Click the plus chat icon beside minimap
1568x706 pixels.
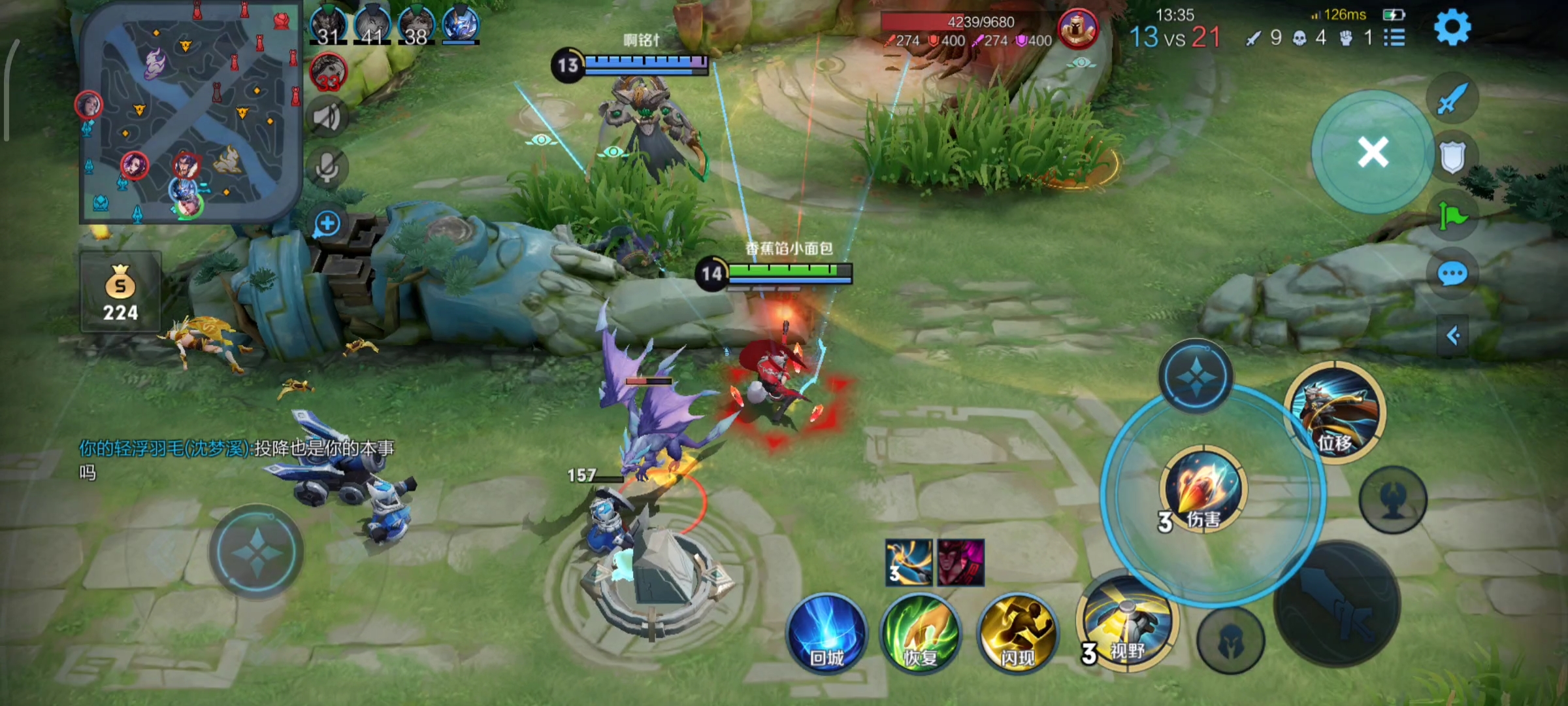(327, 224)
